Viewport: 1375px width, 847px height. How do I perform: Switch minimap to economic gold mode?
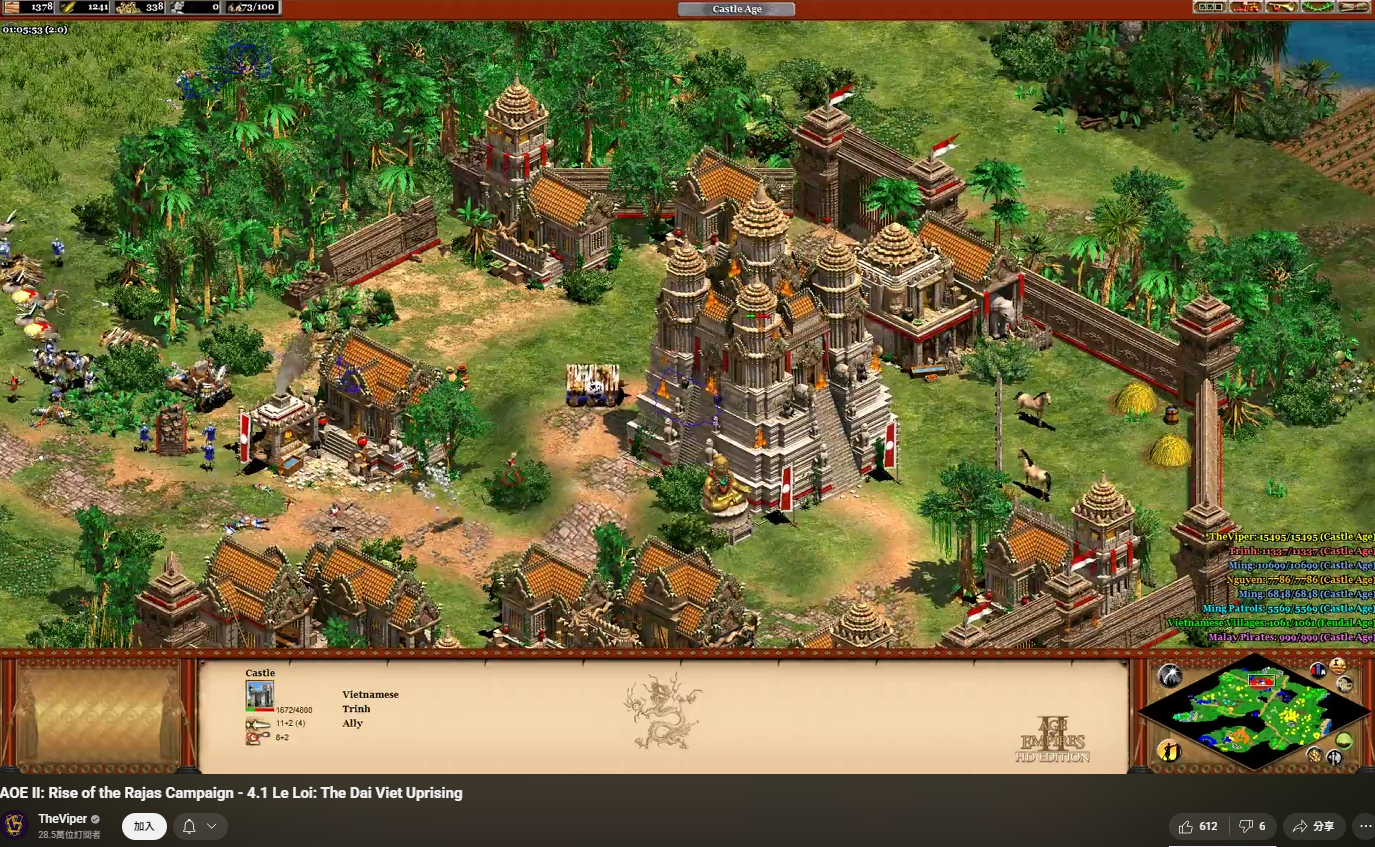1314,754
